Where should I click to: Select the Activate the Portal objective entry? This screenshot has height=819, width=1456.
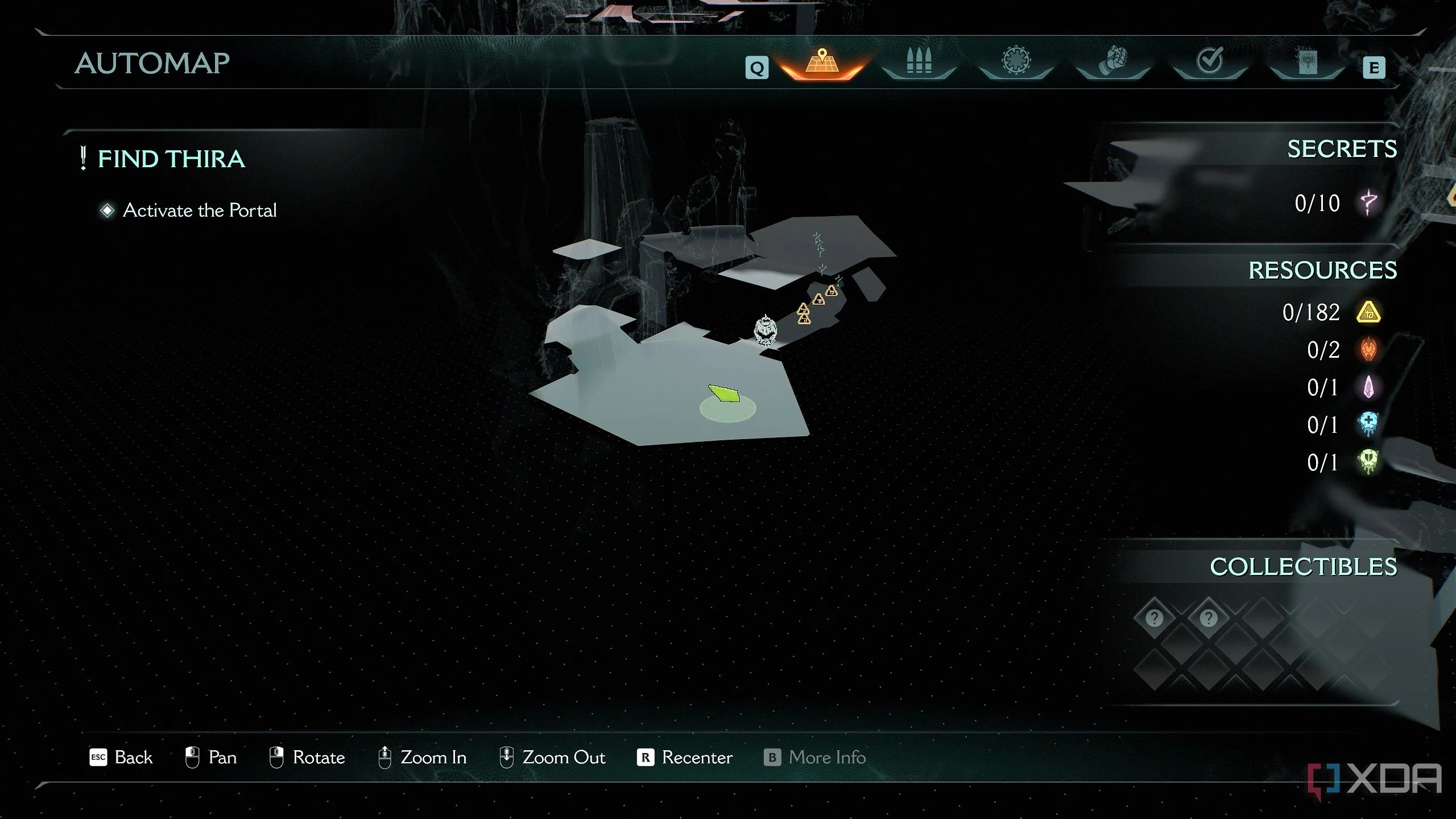coord(199,210)
